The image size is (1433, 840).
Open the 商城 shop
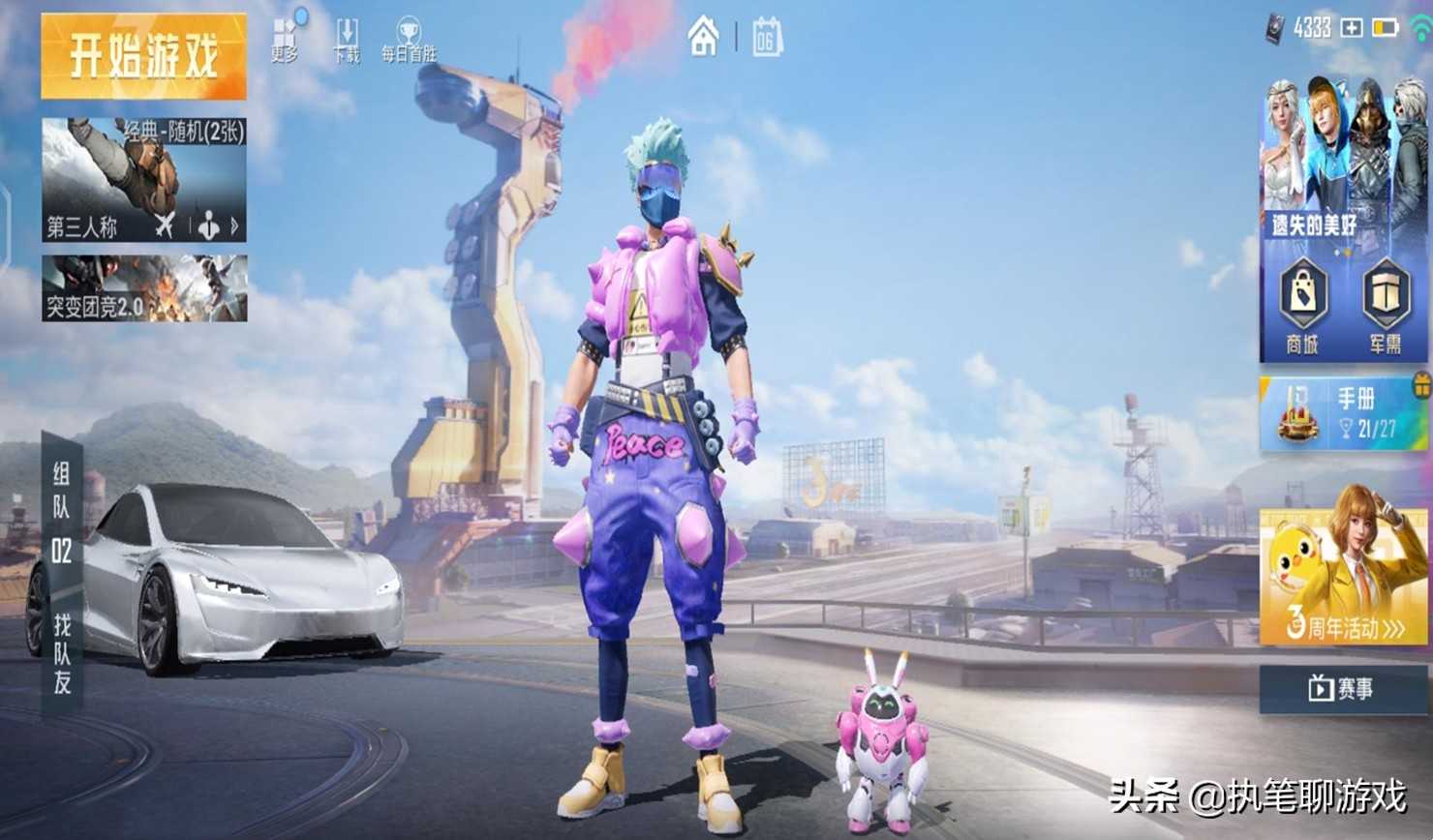[x=1302, y=306]
